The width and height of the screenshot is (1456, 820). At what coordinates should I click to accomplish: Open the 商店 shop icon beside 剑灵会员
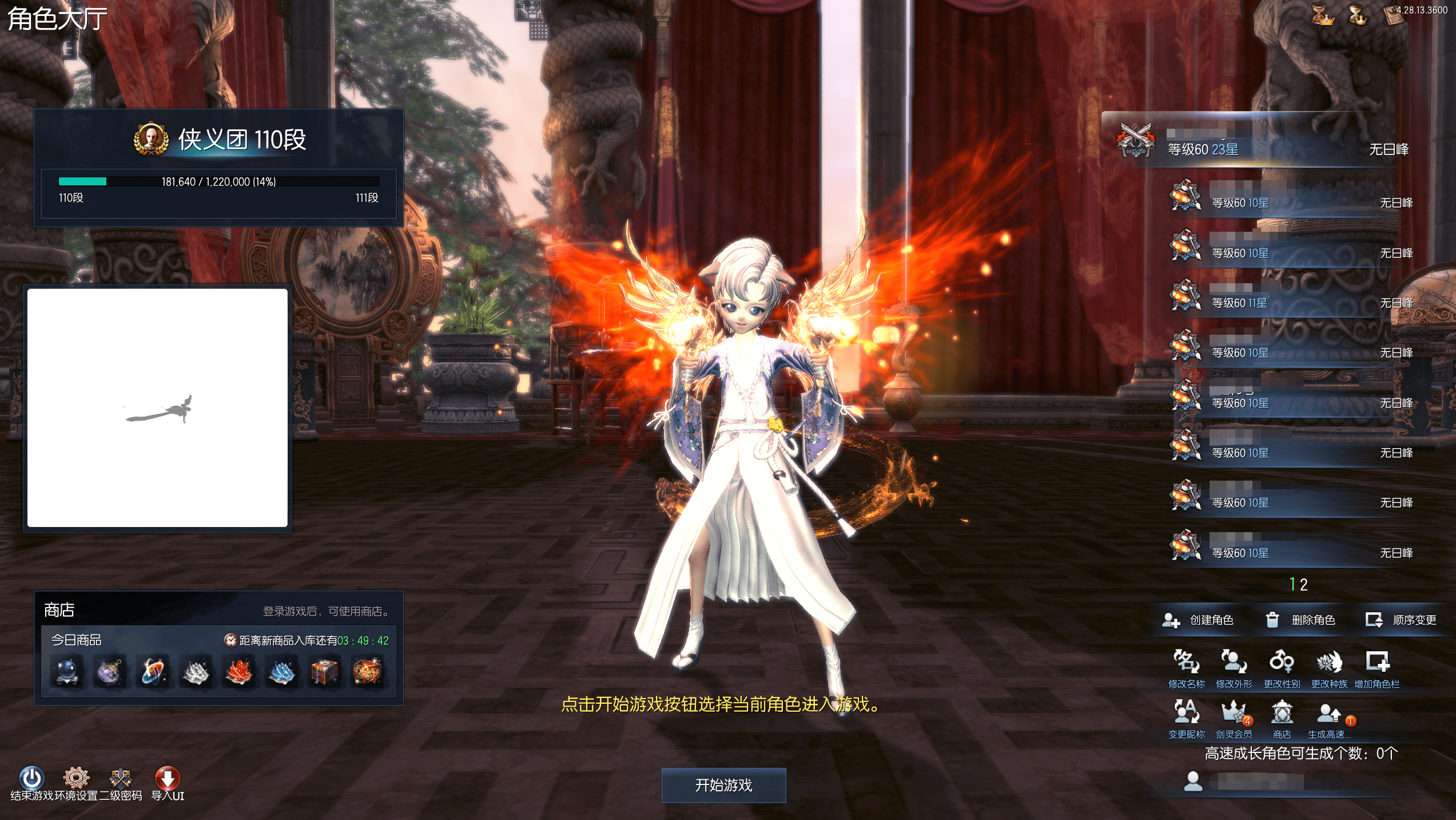pyautogui.click(x=1282, y=713)
